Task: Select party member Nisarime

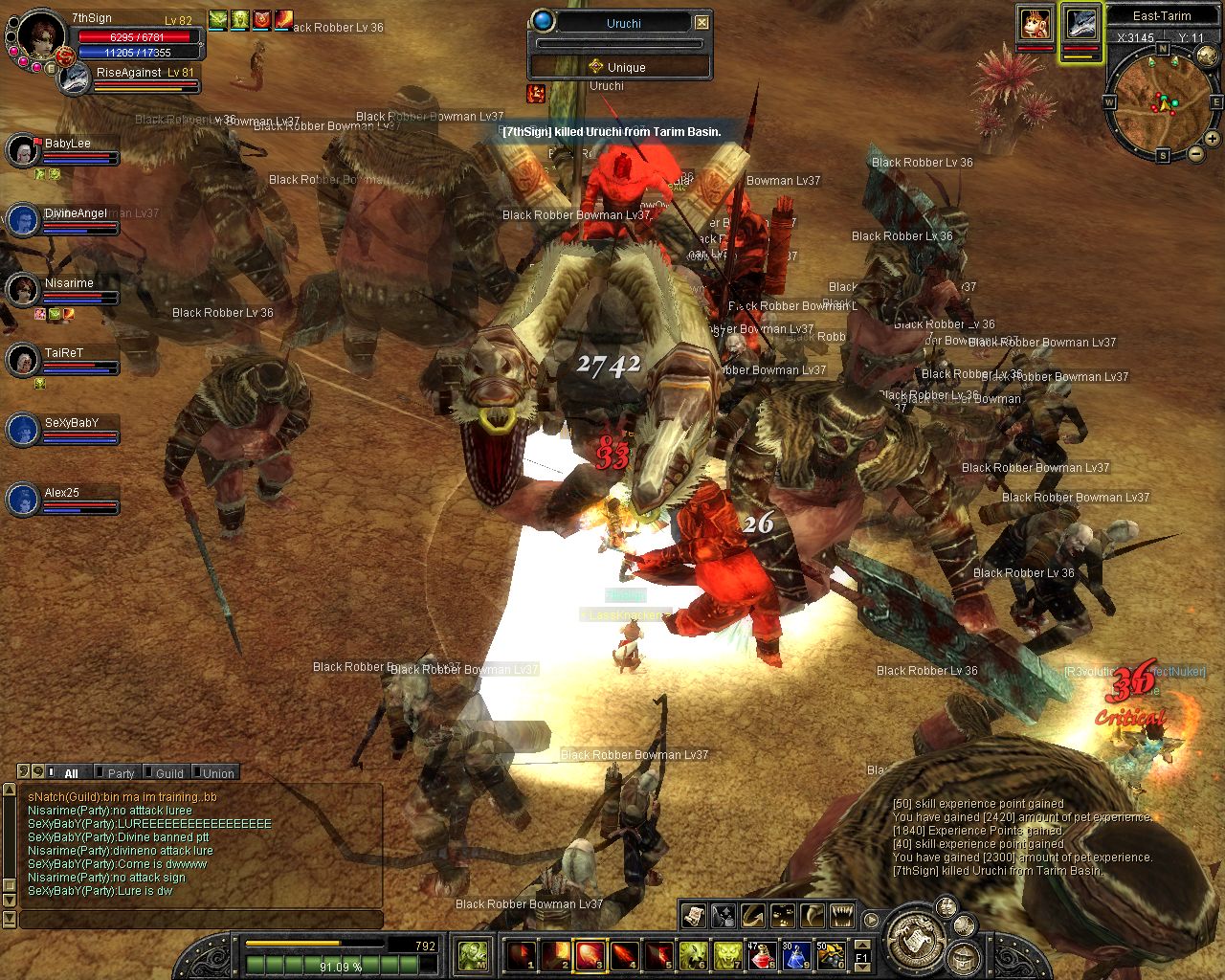Action: pos(69,284)
